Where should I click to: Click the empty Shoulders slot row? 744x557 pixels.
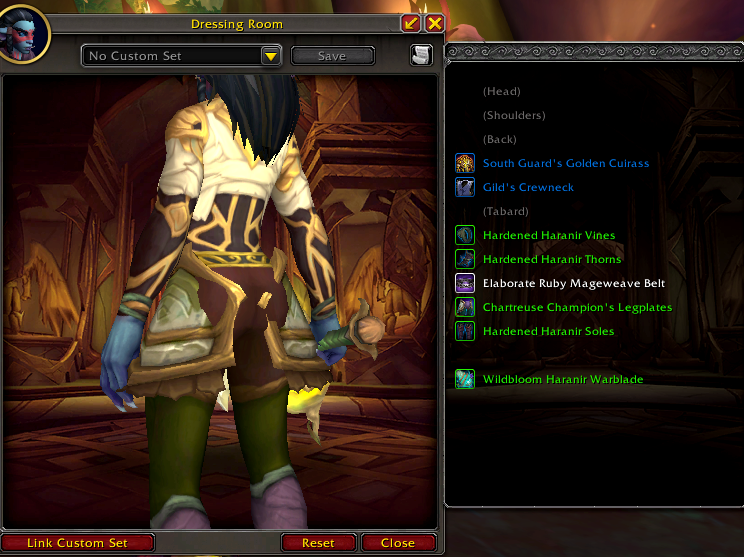click(514, 115)
